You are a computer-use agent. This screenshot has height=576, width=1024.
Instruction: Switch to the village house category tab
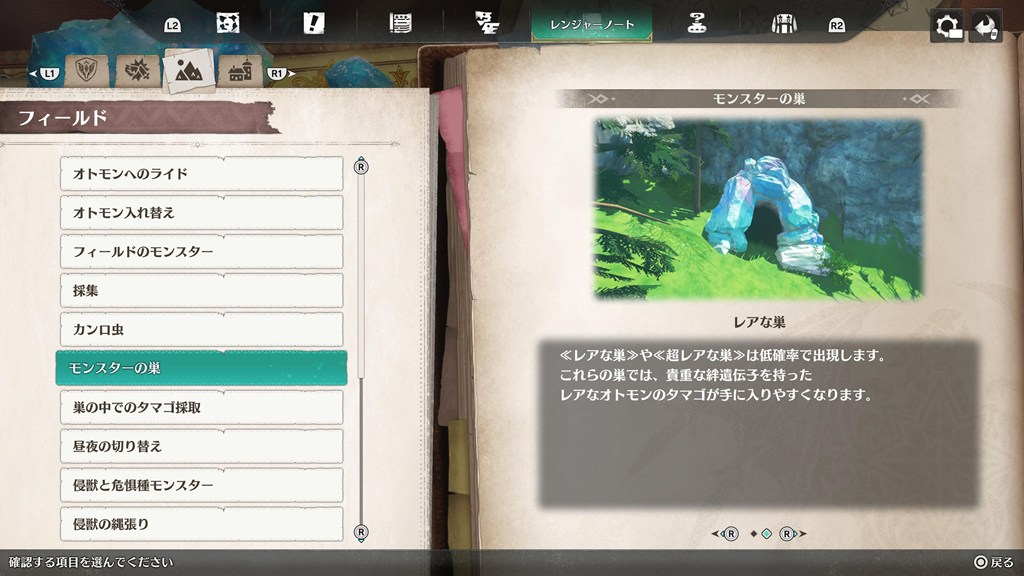point(240,72)
